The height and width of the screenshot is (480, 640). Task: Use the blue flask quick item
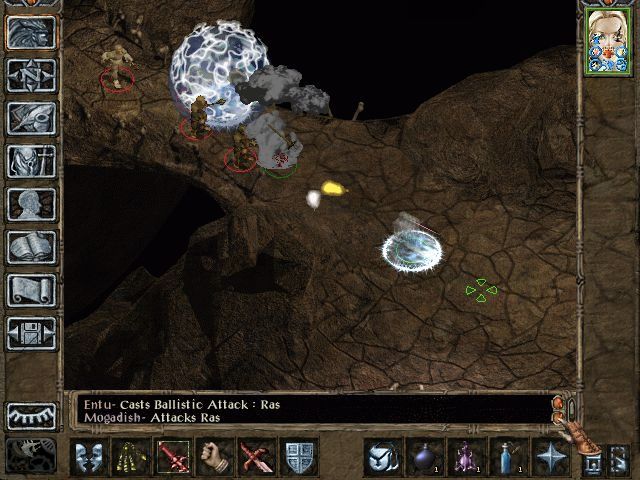(507, 457)
